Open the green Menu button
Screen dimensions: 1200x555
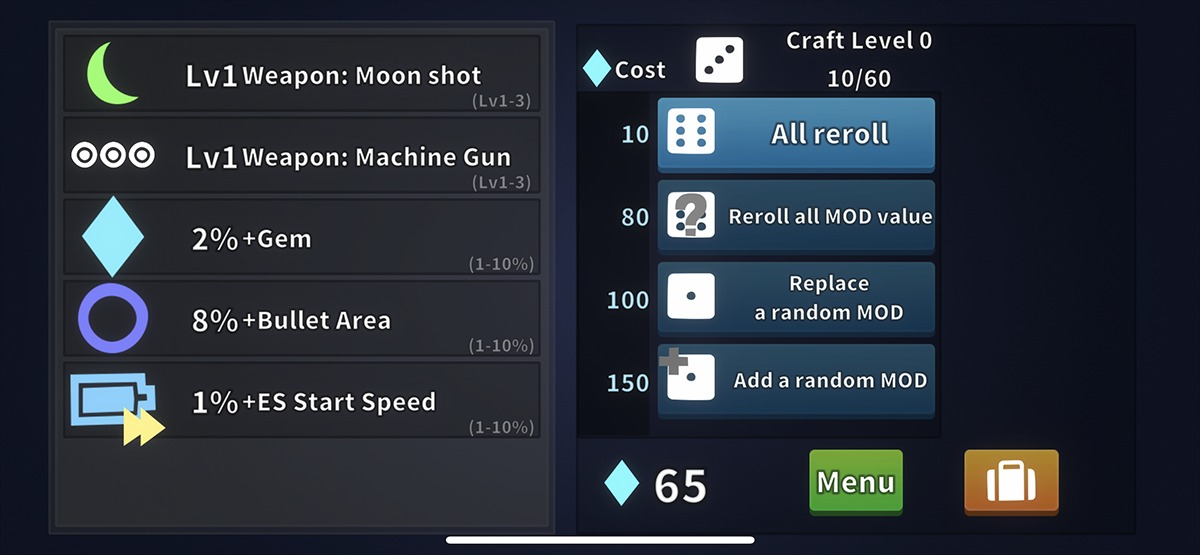coord(855,482)
